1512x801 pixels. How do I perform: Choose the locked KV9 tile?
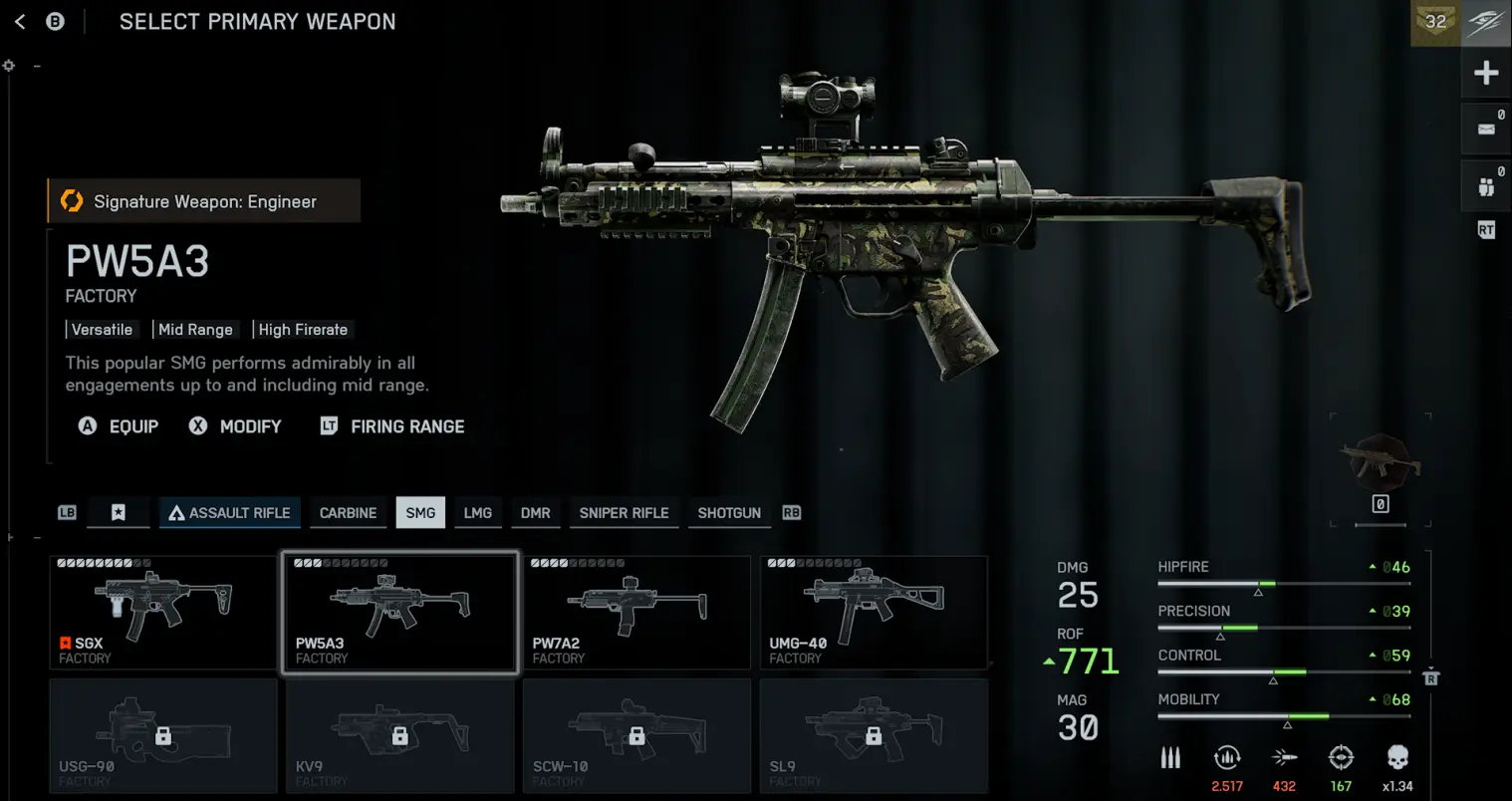400,736
